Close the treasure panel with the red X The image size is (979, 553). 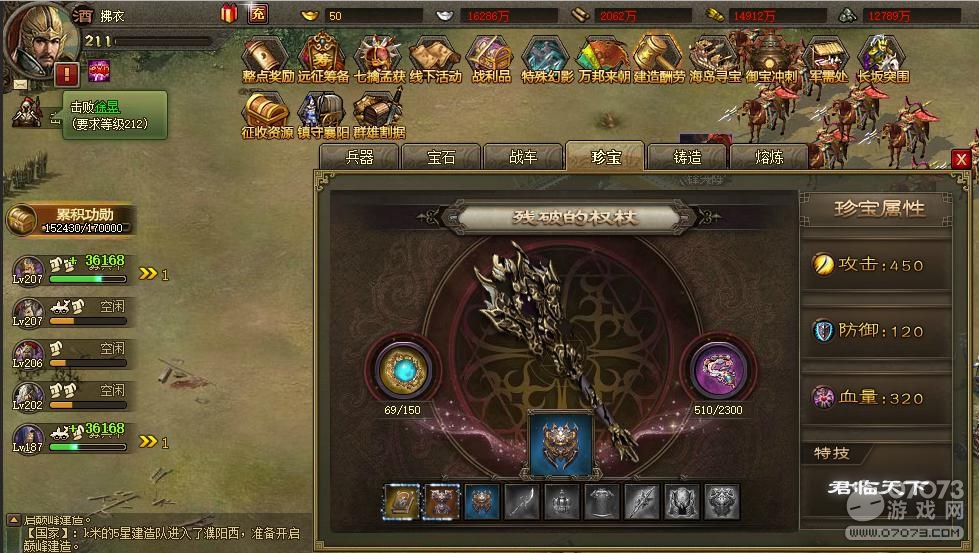tap(961, 159)
